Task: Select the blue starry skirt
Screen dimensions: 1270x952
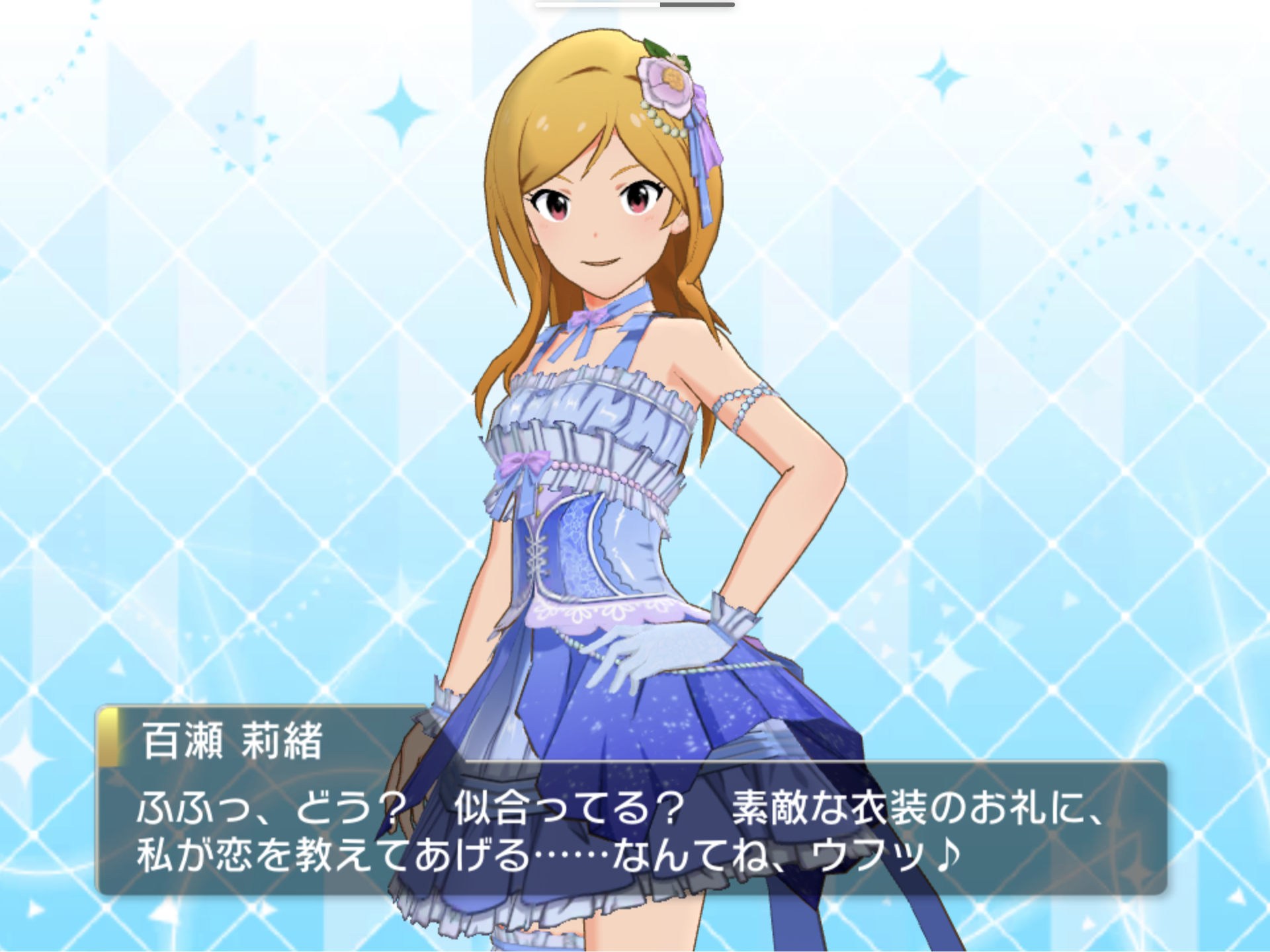Action: (x=661, y=721)
